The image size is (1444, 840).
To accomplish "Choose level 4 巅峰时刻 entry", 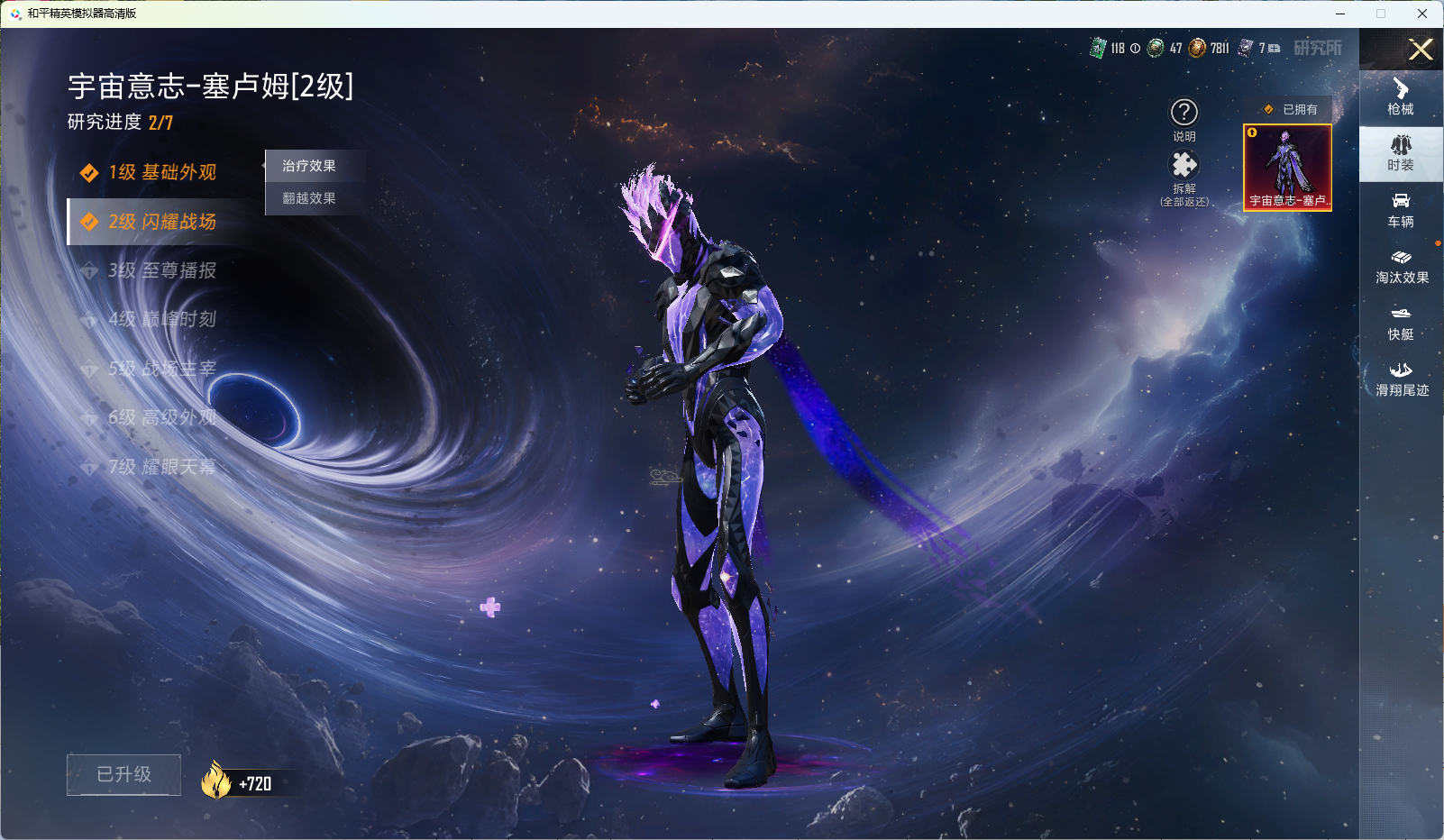I will (161, 319).
